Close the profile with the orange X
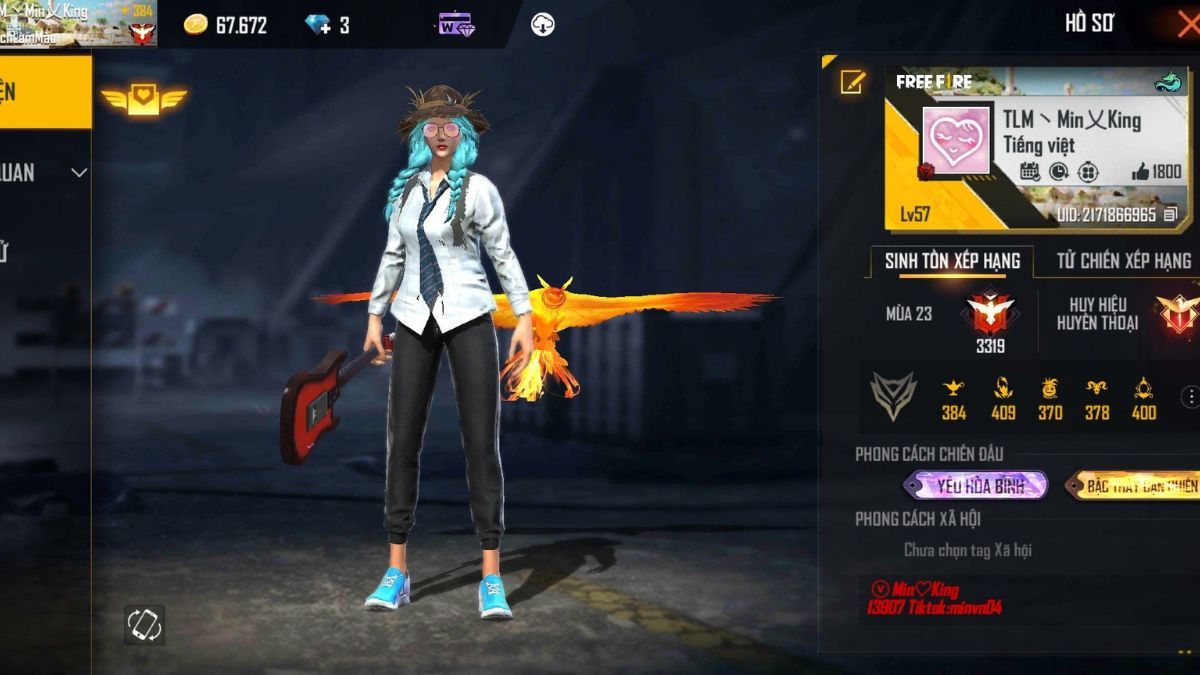This screenshot has height=675, width=1200. 1187,23
